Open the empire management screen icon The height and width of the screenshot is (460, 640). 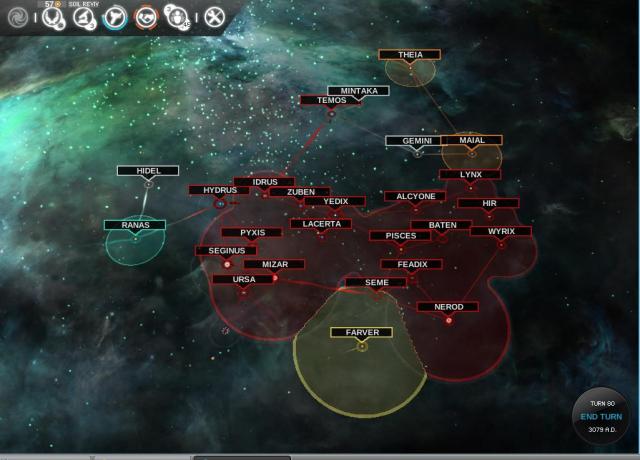click(x=51, y=16)
